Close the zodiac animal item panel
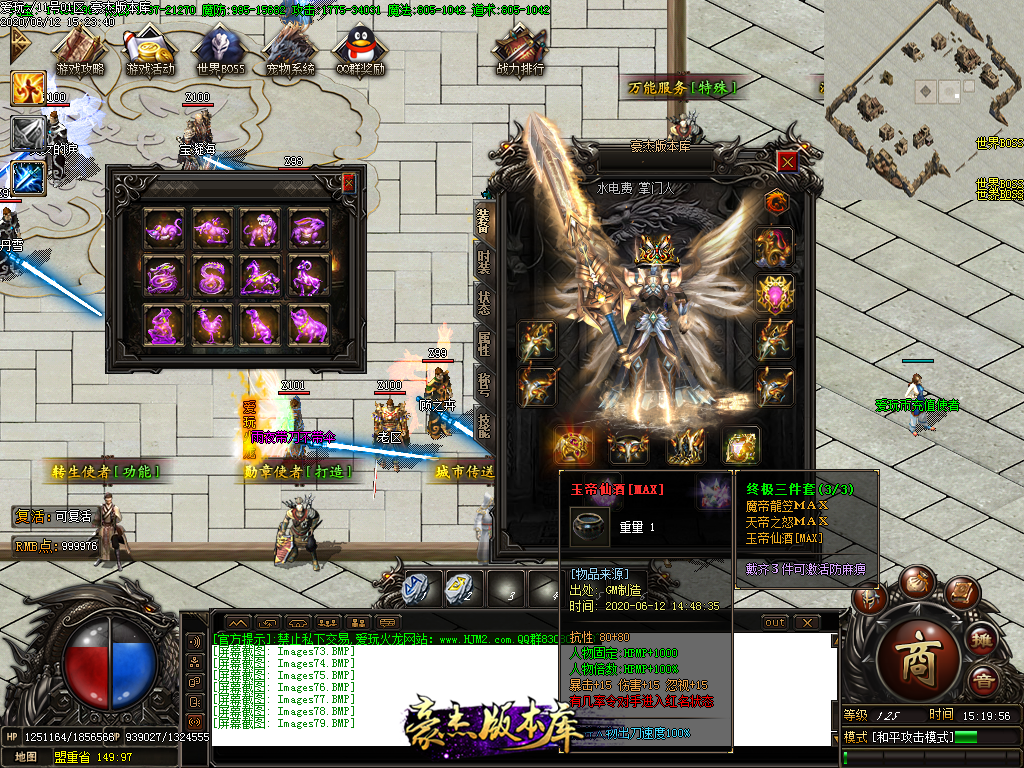This screenshot has width=1024, height=768. click(348, 183)
